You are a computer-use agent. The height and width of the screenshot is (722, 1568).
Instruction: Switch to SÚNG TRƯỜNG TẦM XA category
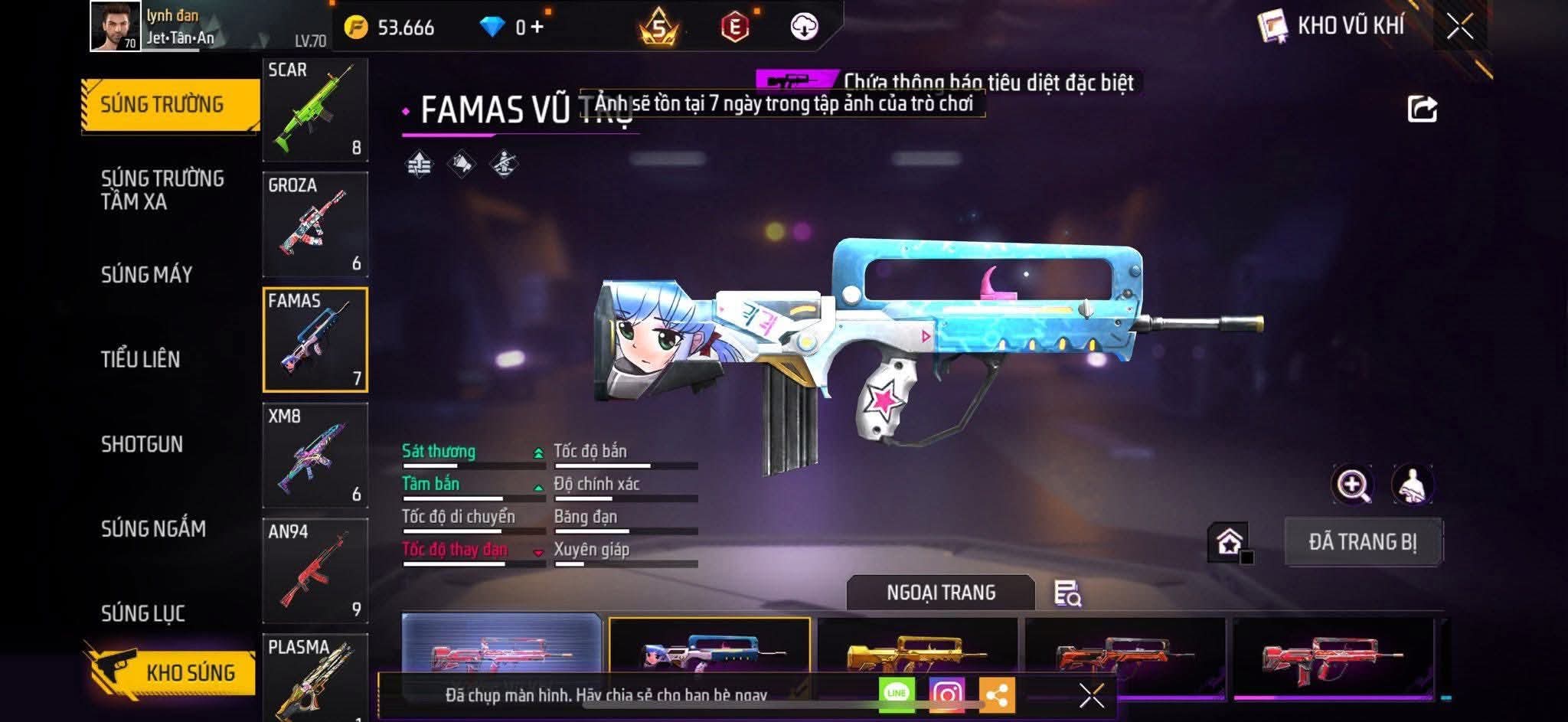click(162, 190)
